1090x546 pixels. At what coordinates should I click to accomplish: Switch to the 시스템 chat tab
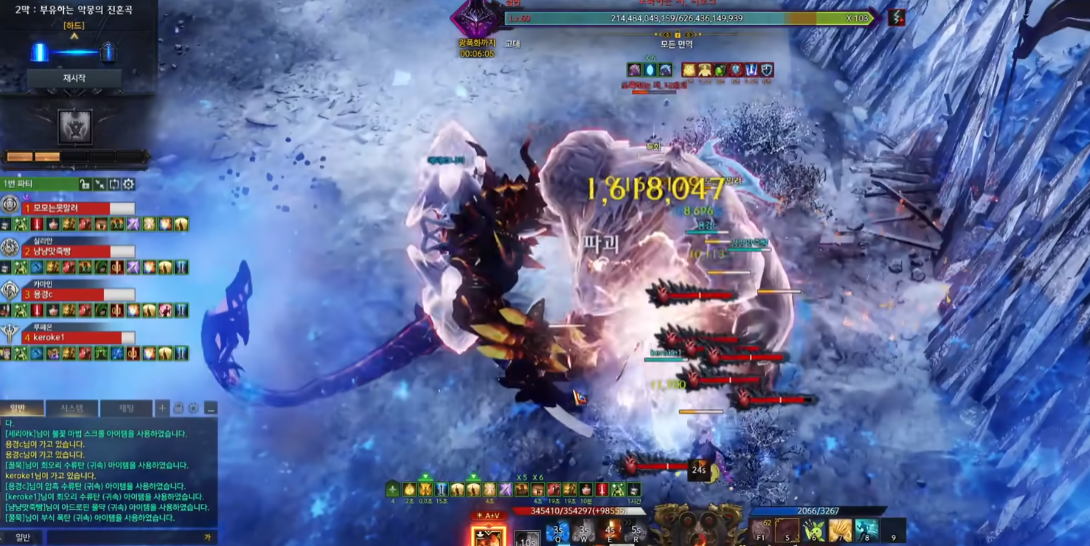tap(72, 408)
